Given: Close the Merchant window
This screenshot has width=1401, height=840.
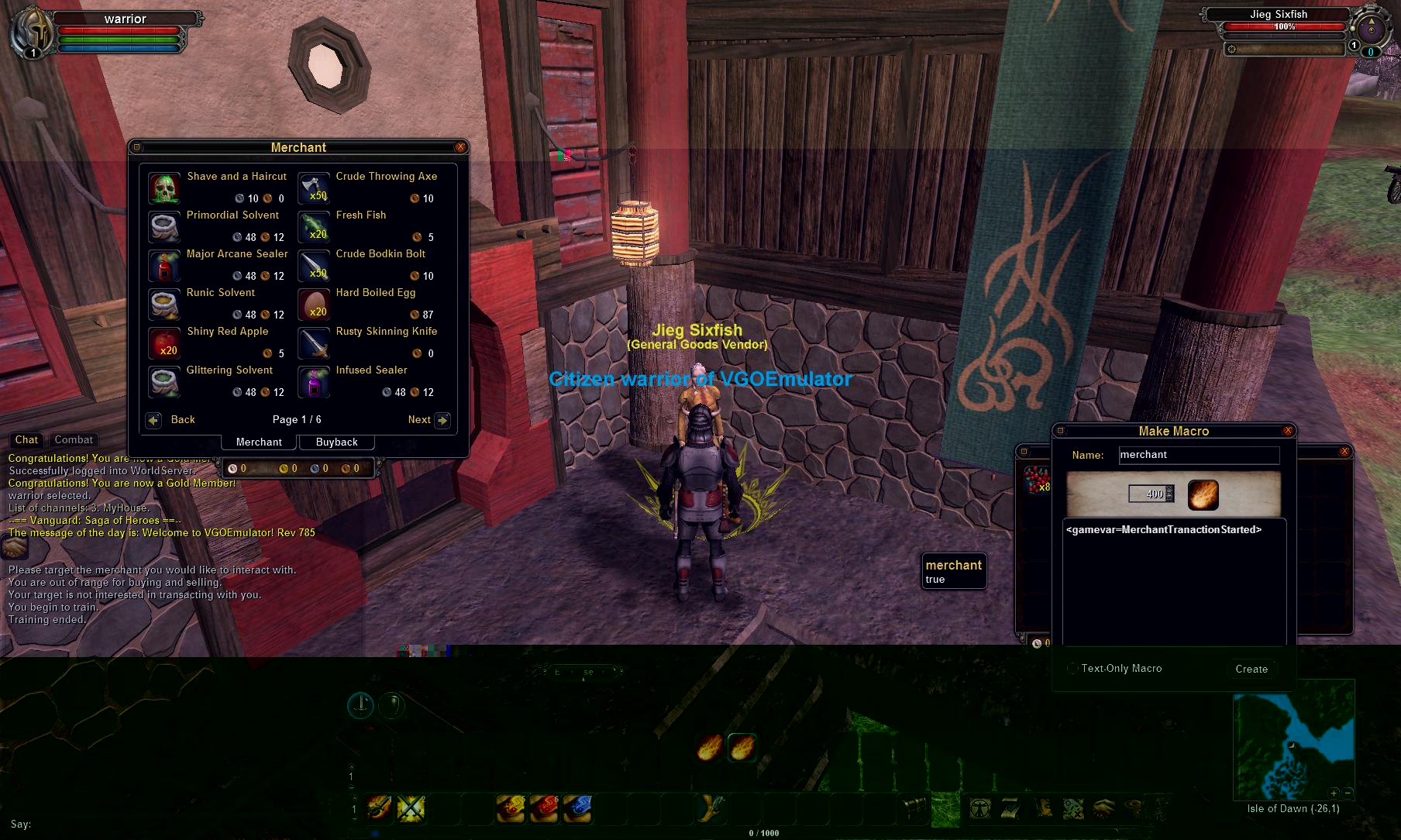Looking at the screenshot, I should (460, 147).
